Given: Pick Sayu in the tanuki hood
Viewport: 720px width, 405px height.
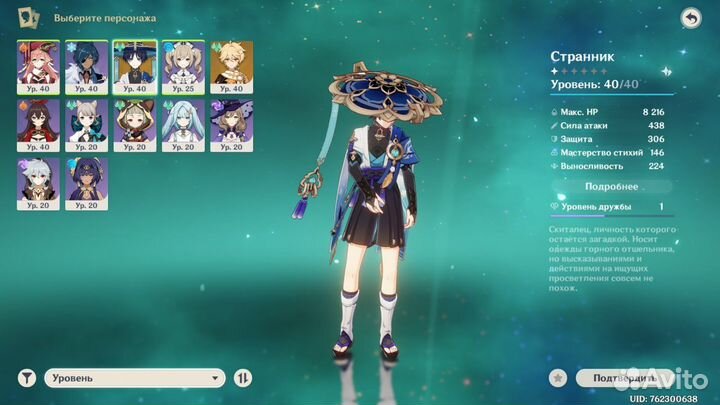Looking at the screenshot, I should (131, 122).
